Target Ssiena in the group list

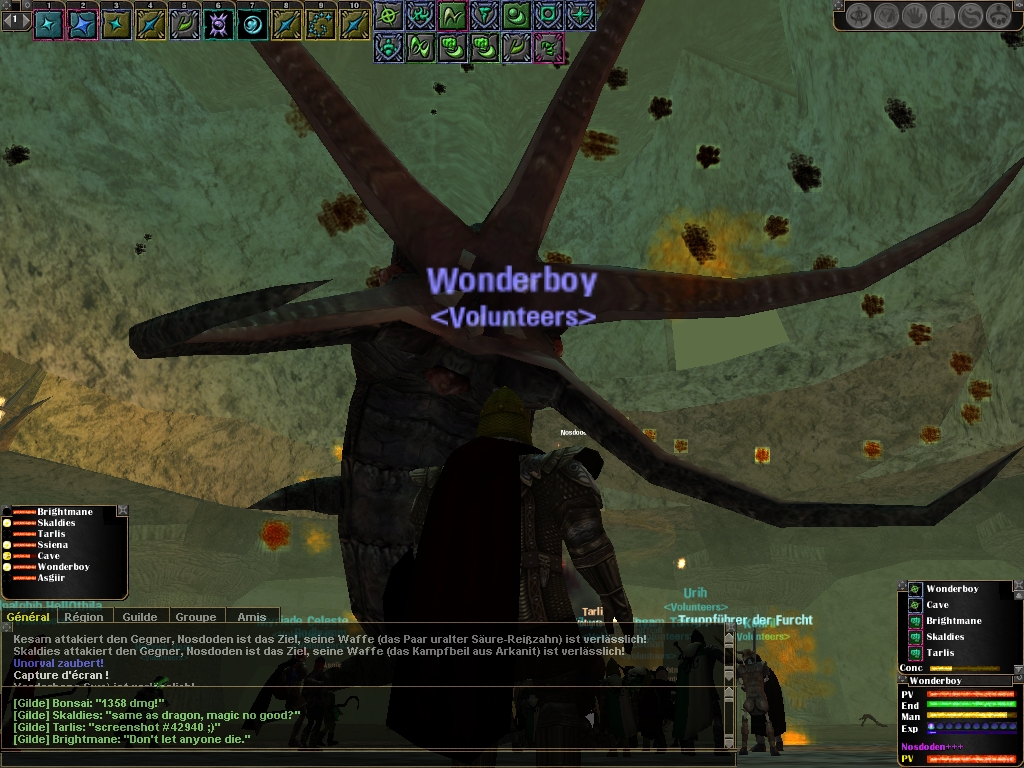(53, 545)
